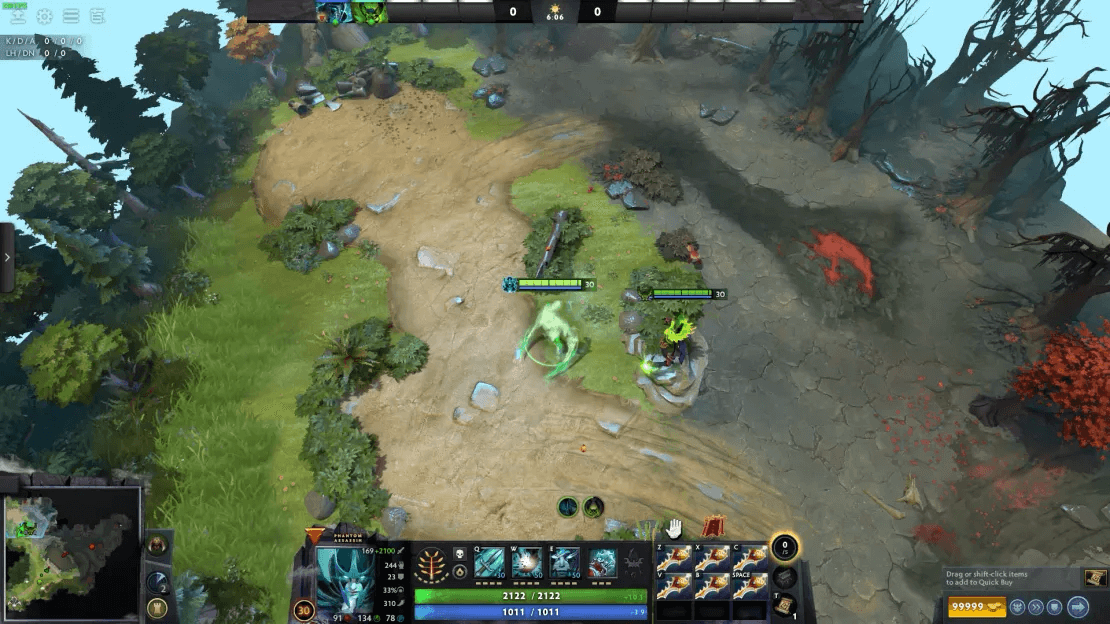Expand the left side panel arrow
The image size is (1110, 624).
[x=8, y=257]
